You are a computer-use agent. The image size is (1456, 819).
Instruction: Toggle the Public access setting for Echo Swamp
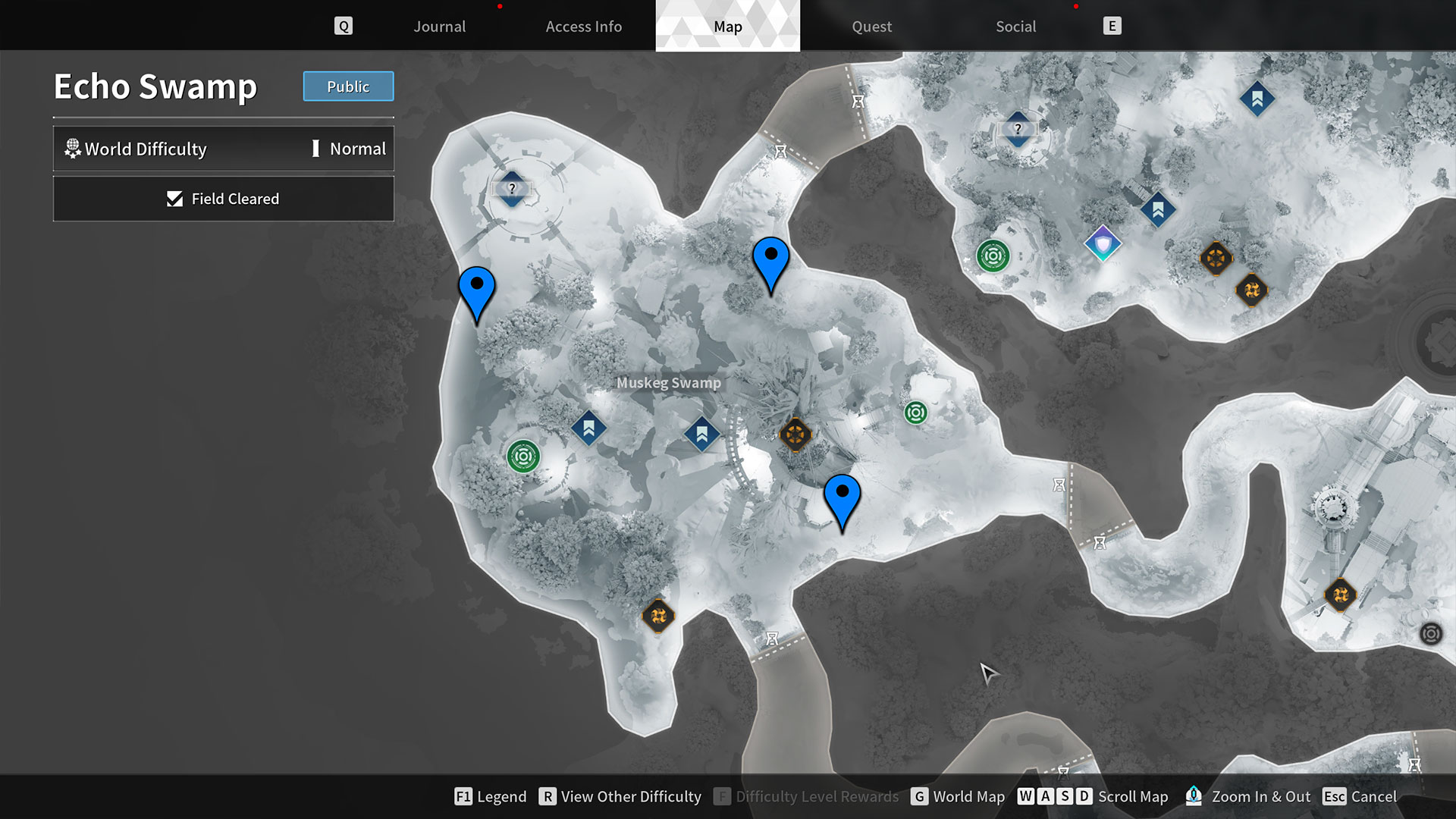(x=348, y=86)
